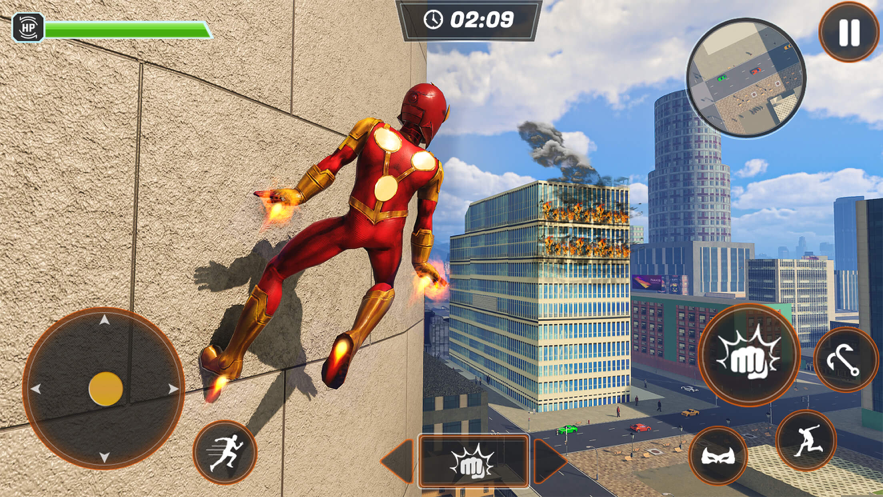Push the joystick's up arrow

click(x=104, y=321)
